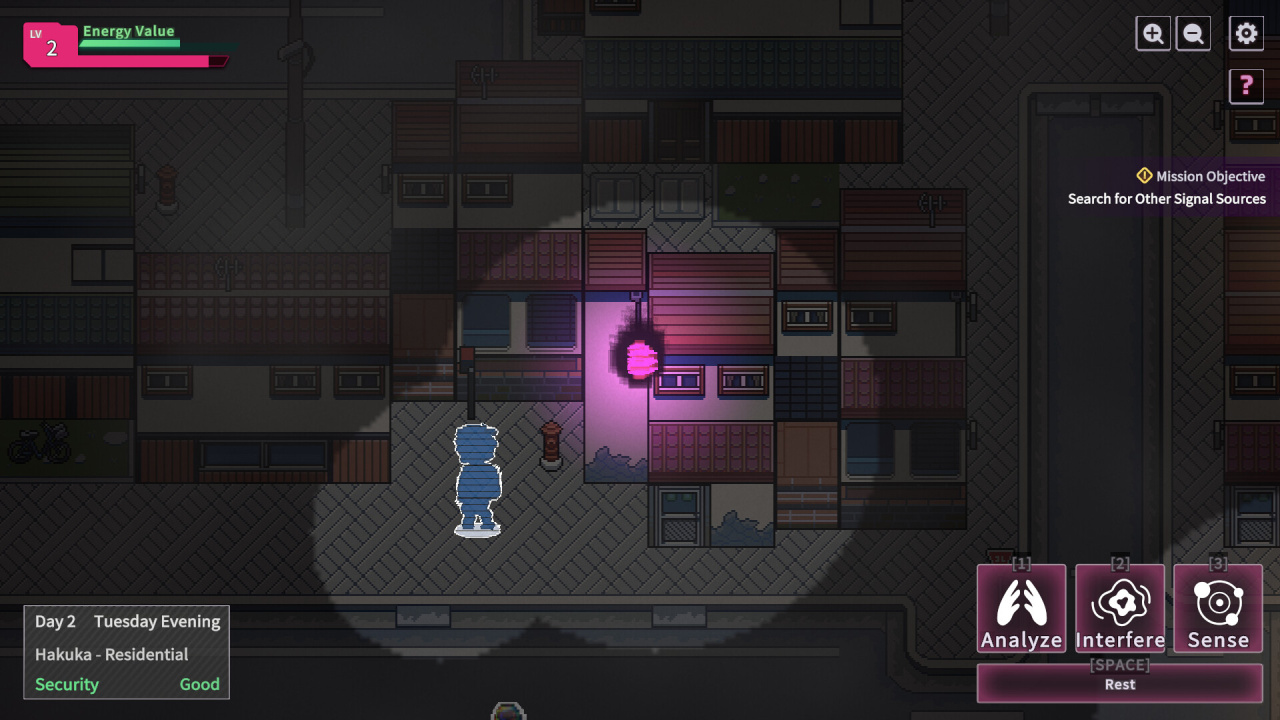Use the Interfere ability
This screenshot has width=1280, height=720.
[x=1120, y=609]
